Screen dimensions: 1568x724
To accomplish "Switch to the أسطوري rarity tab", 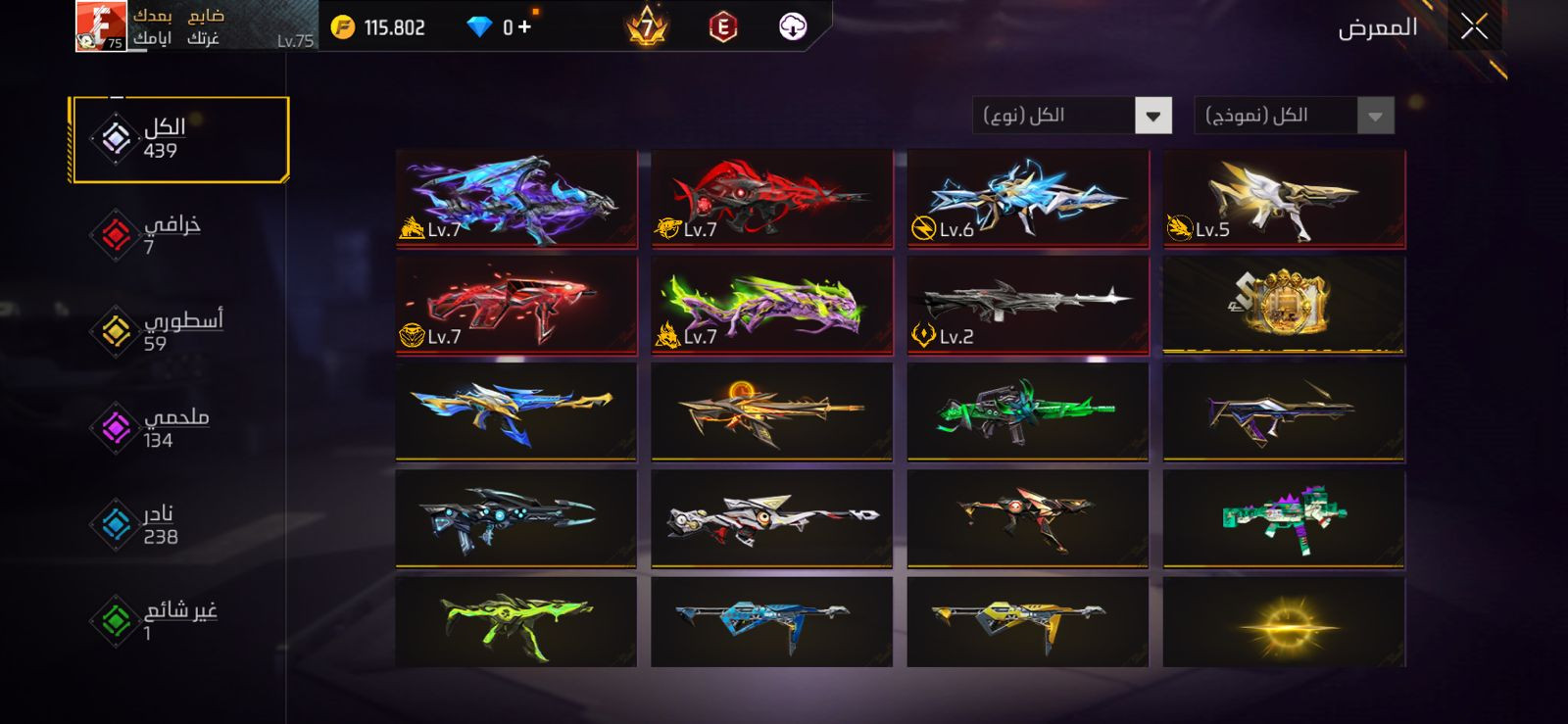I will click(157, 330).
